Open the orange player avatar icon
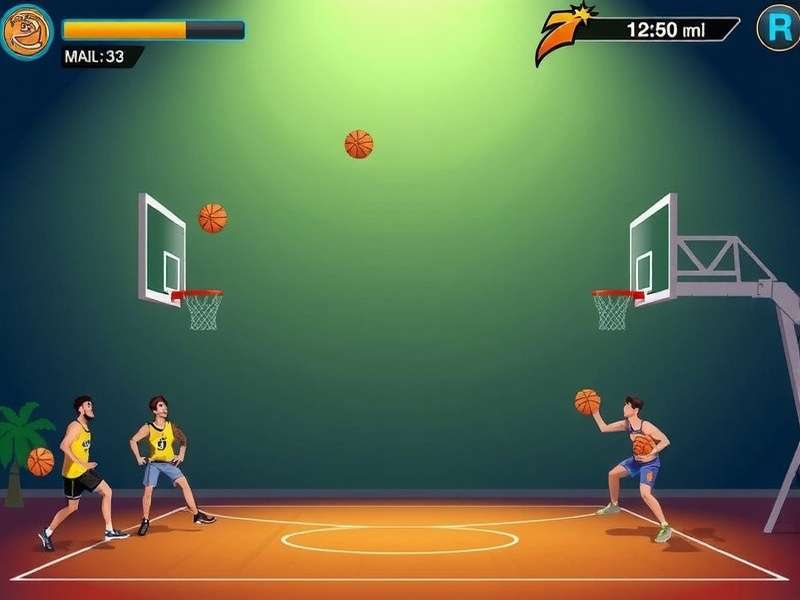 tap(27, 32)
